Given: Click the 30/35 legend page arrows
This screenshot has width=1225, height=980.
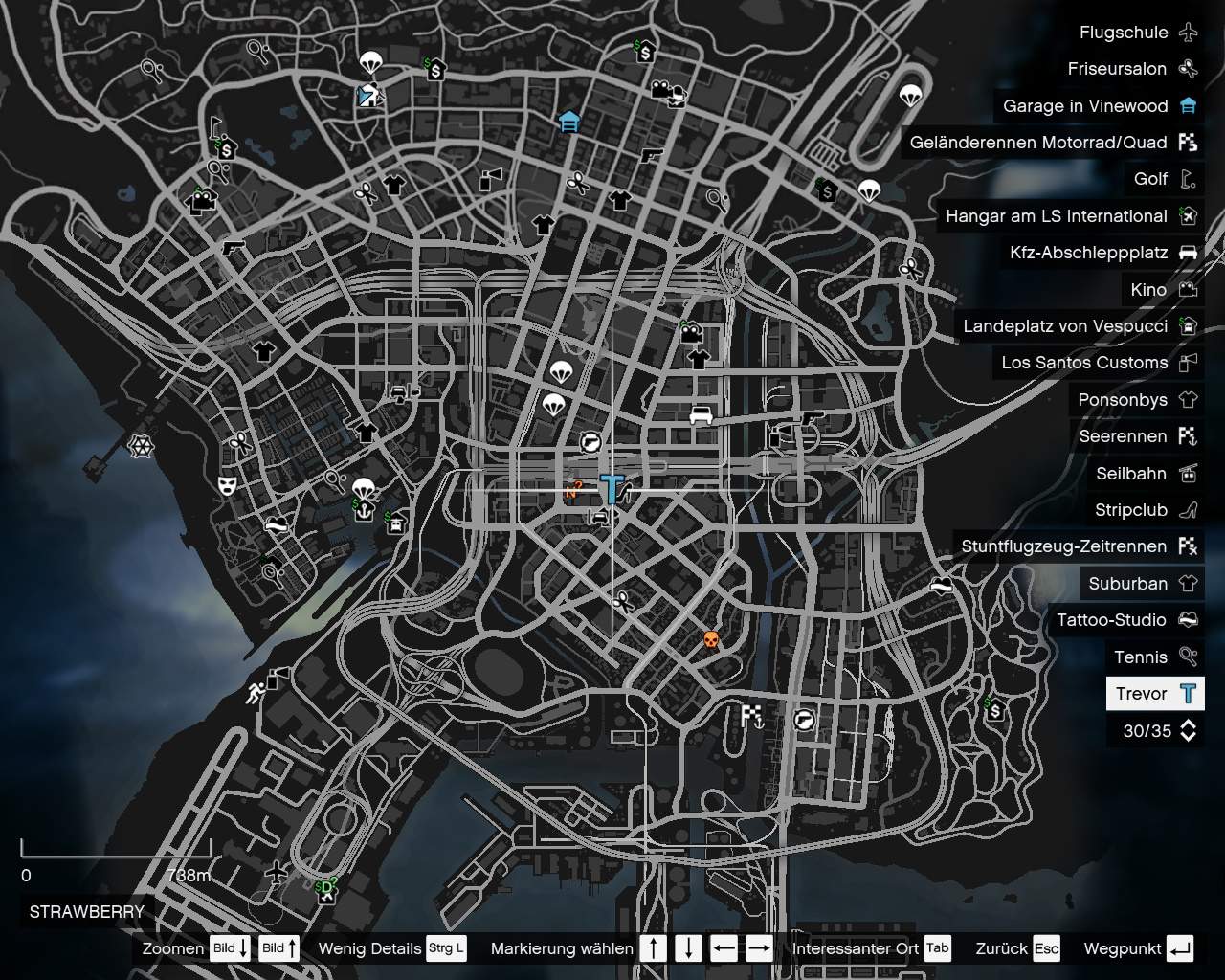Looking at the screenshot, I should tap(1187, 730).
